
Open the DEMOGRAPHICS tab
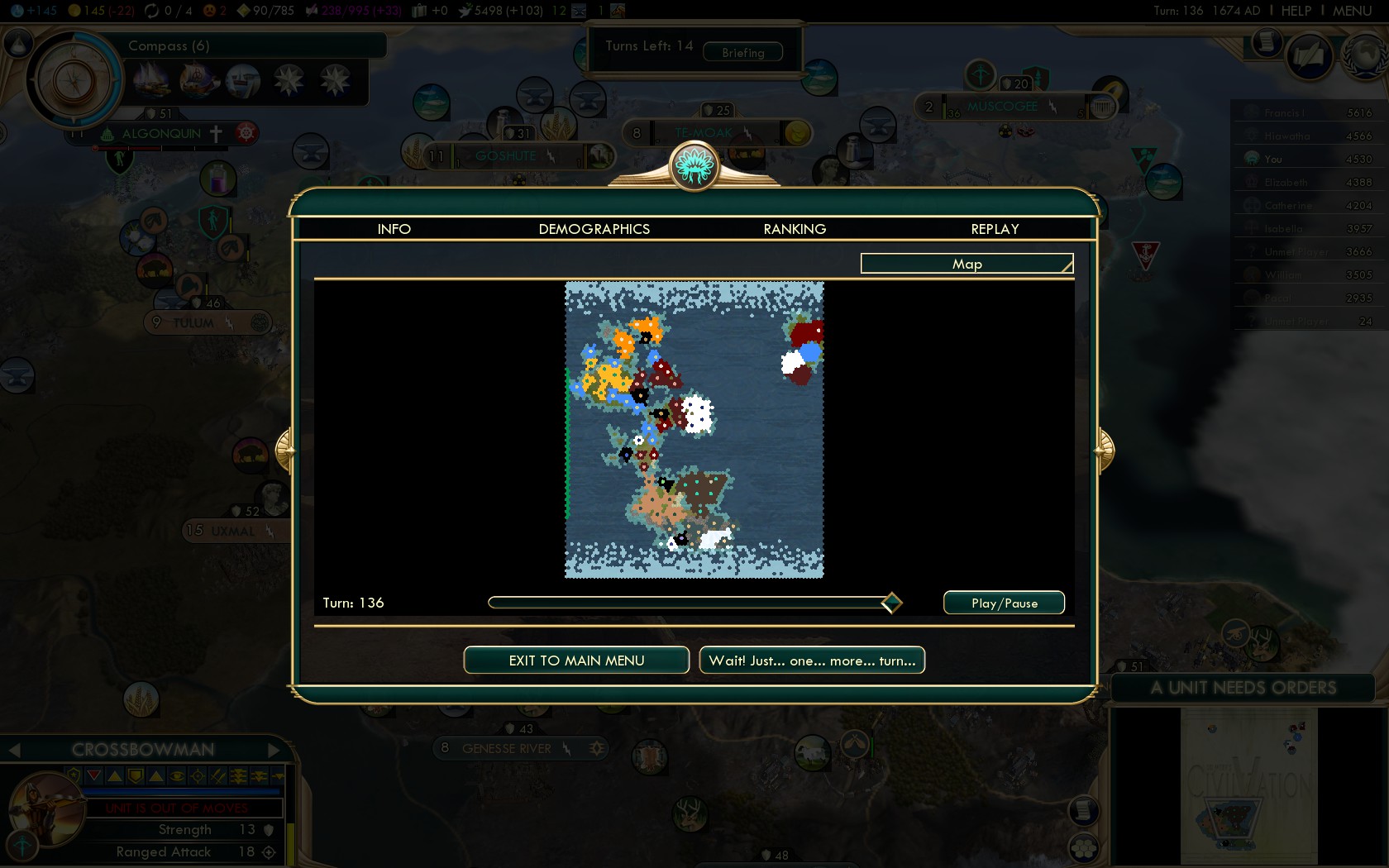point(594,229)
